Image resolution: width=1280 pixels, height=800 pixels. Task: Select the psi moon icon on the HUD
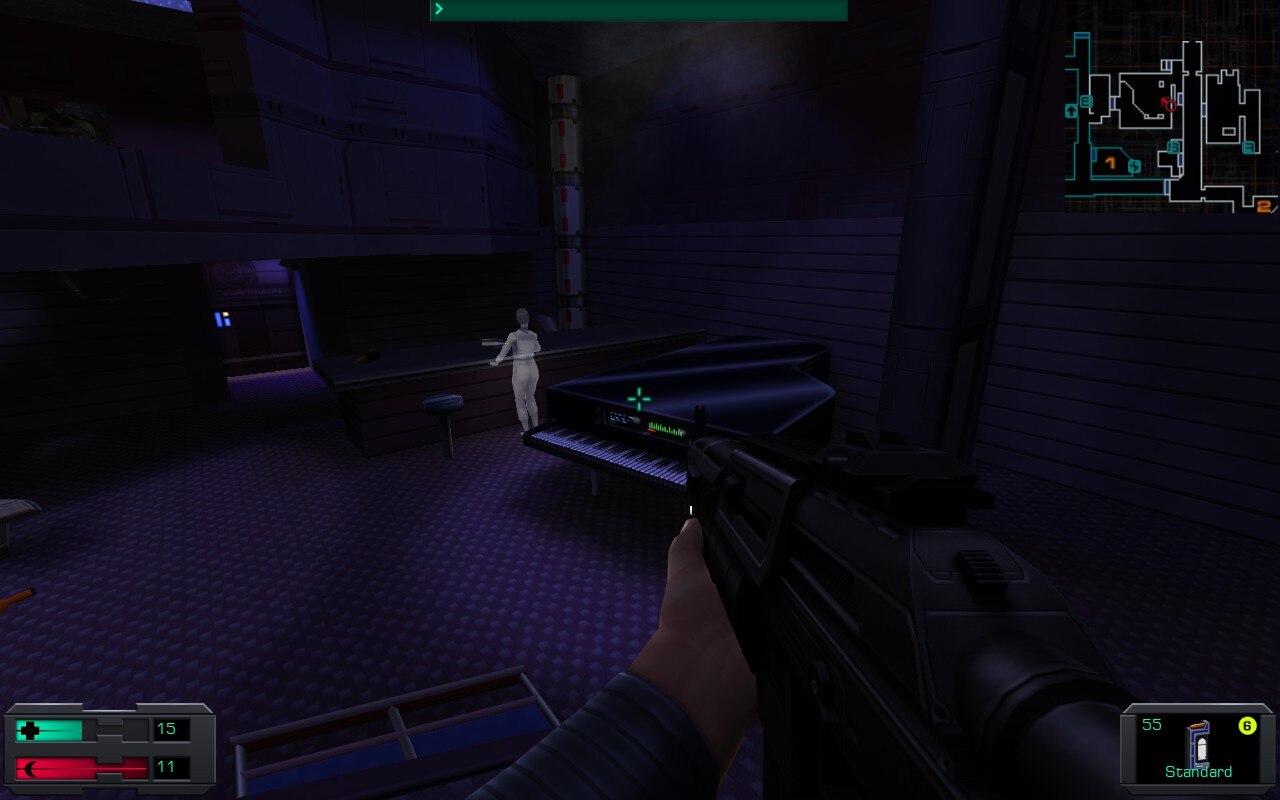[31, 768]
